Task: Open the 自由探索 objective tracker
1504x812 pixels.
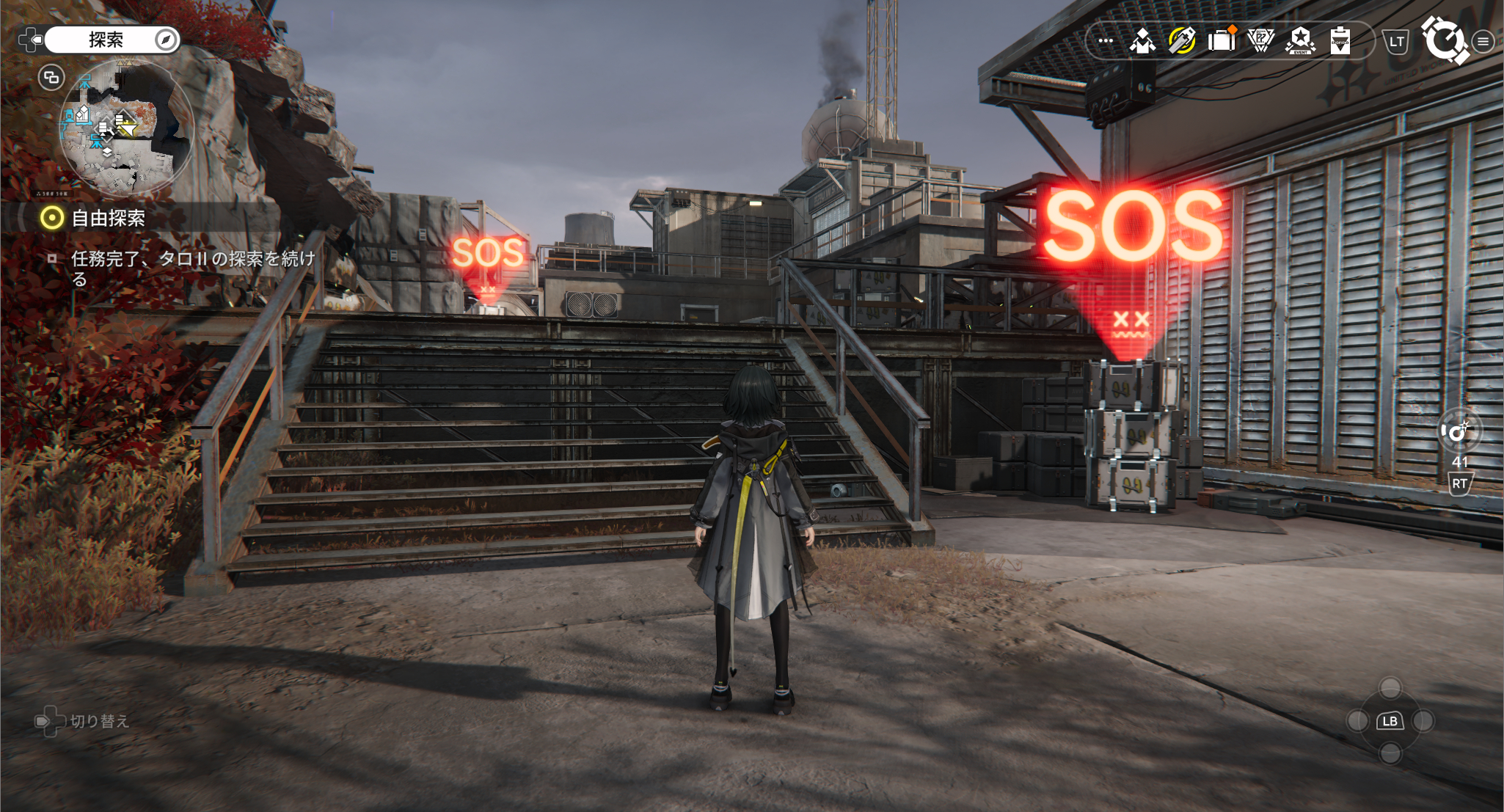Action: 108,218
